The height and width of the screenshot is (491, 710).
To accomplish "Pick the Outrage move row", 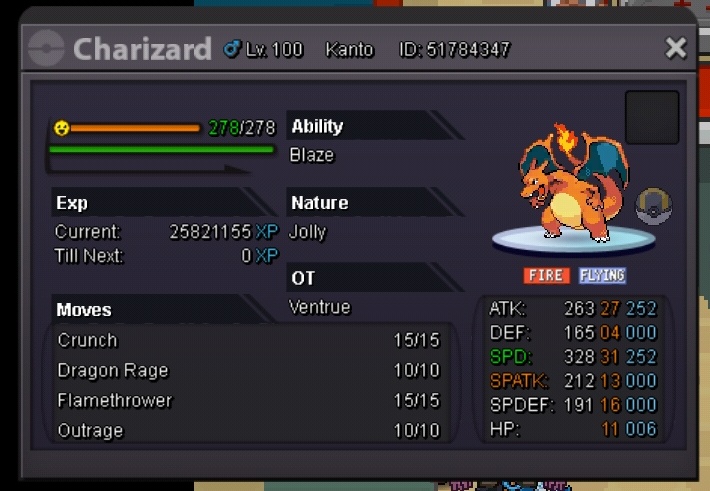I will [248, 431].
